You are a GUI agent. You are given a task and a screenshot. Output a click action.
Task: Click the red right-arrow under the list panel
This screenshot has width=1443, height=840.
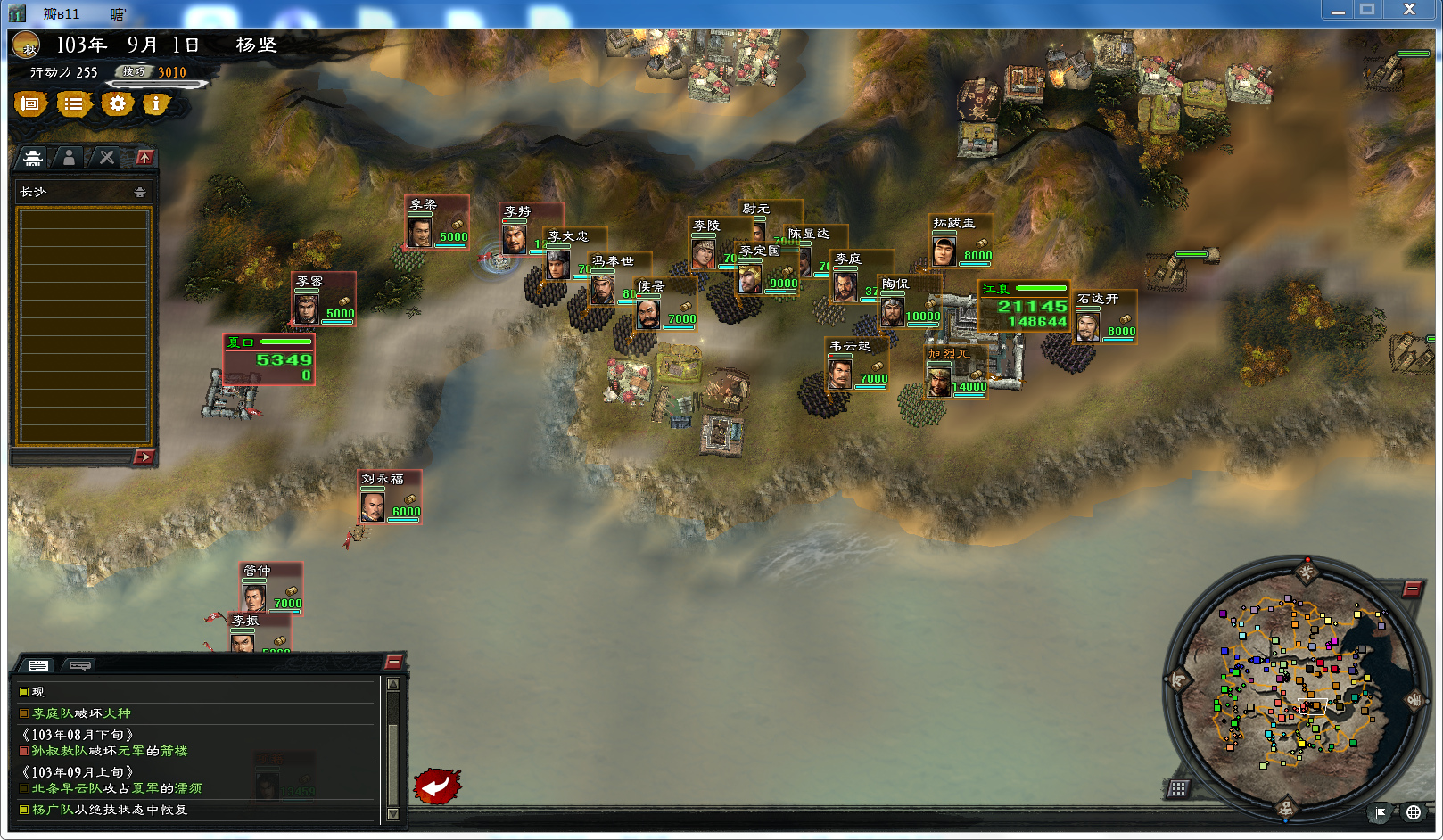click(143, 457)
